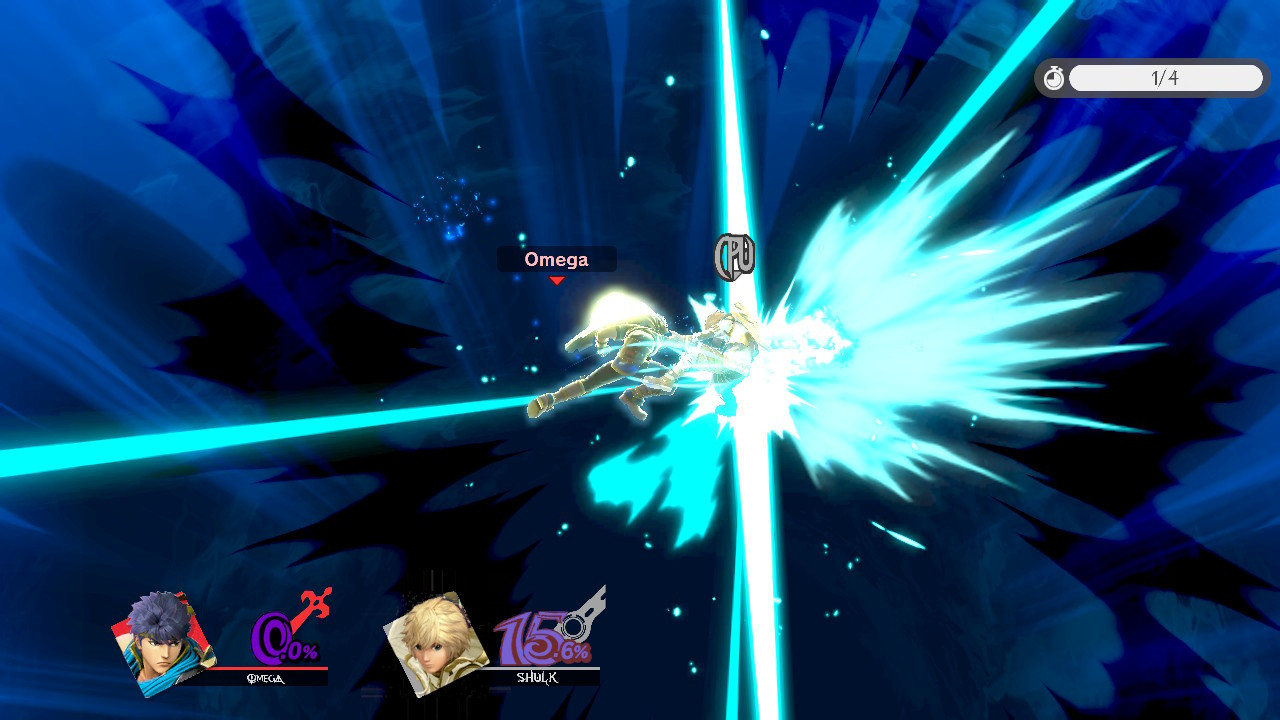This screenshot has height=720, width=1280.
Task: Select the red arrow pointer under Omega's tag
Action: (557, 281)
